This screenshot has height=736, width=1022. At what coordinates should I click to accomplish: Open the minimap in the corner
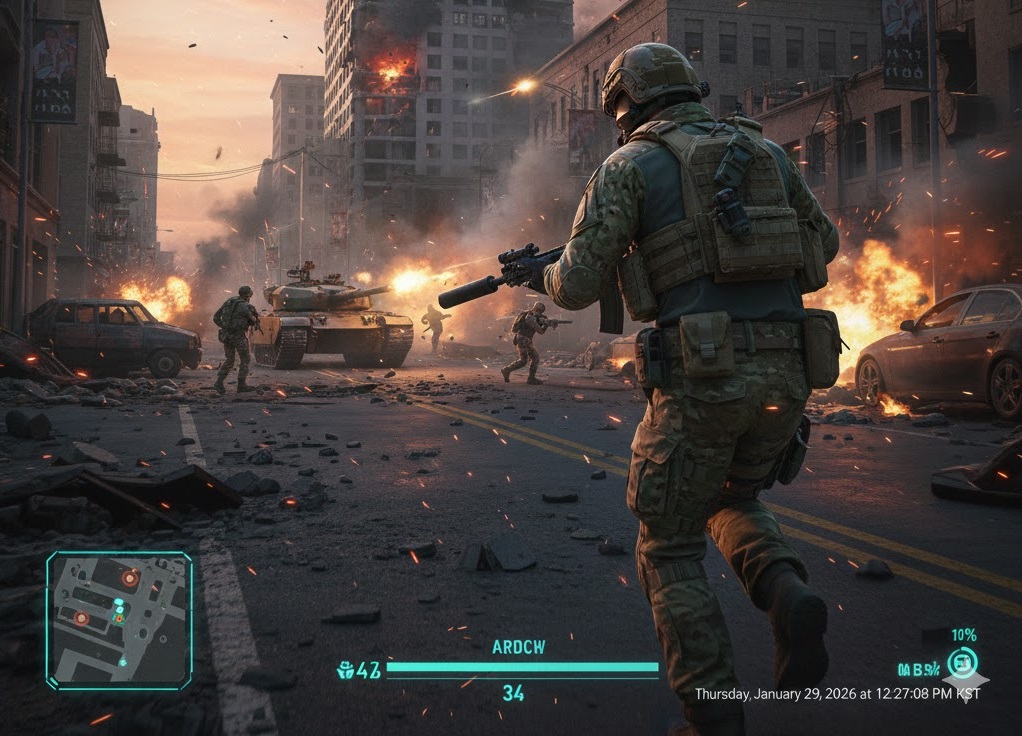click(x=119, y=620)
